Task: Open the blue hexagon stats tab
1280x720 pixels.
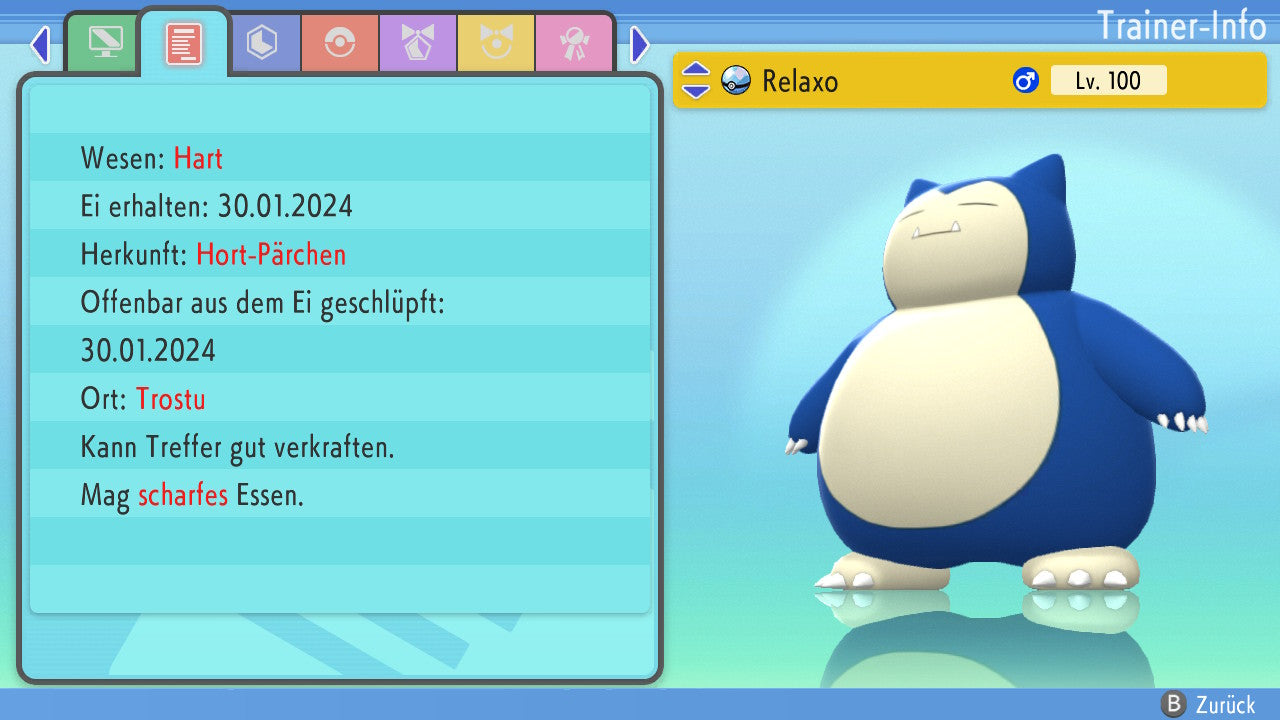Action: 262,44
